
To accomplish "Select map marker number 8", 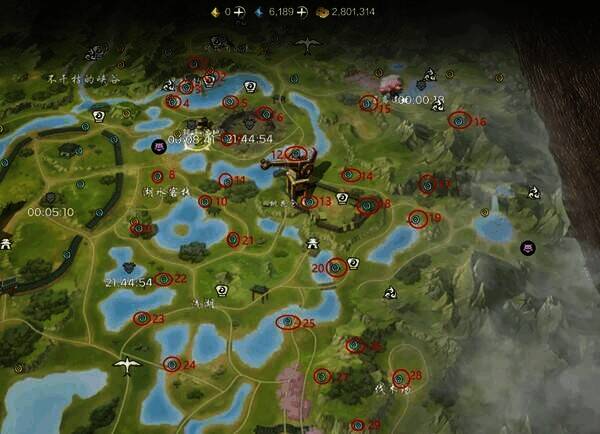I will (x=157, y=176).
